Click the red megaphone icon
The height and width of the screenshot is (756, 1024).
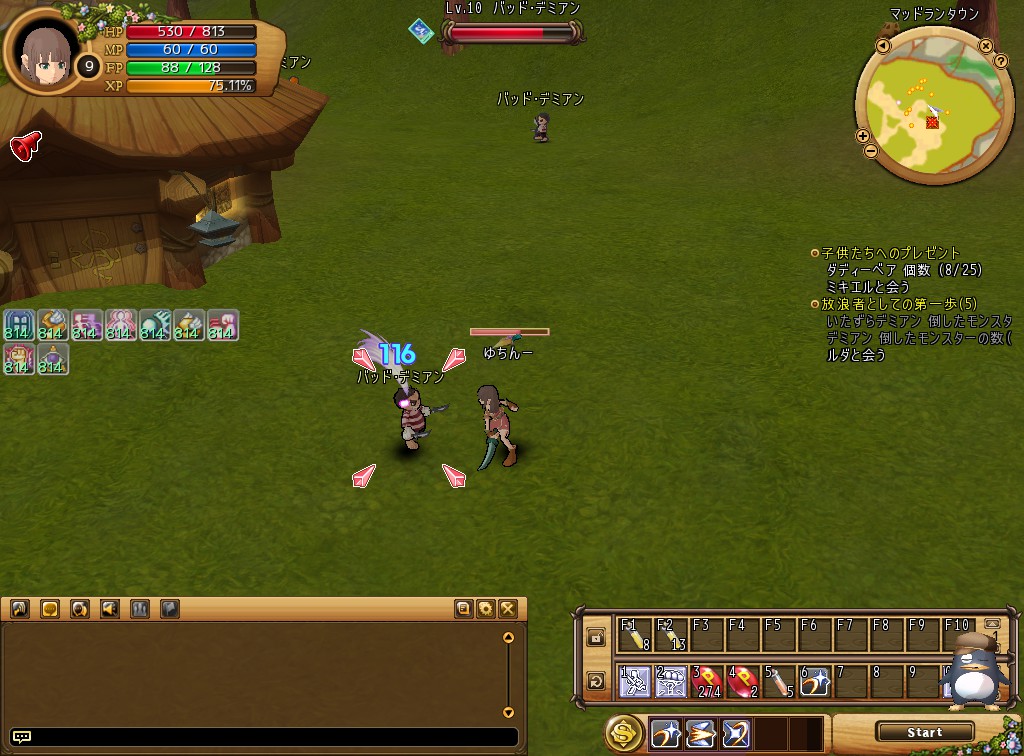[25, 146]
